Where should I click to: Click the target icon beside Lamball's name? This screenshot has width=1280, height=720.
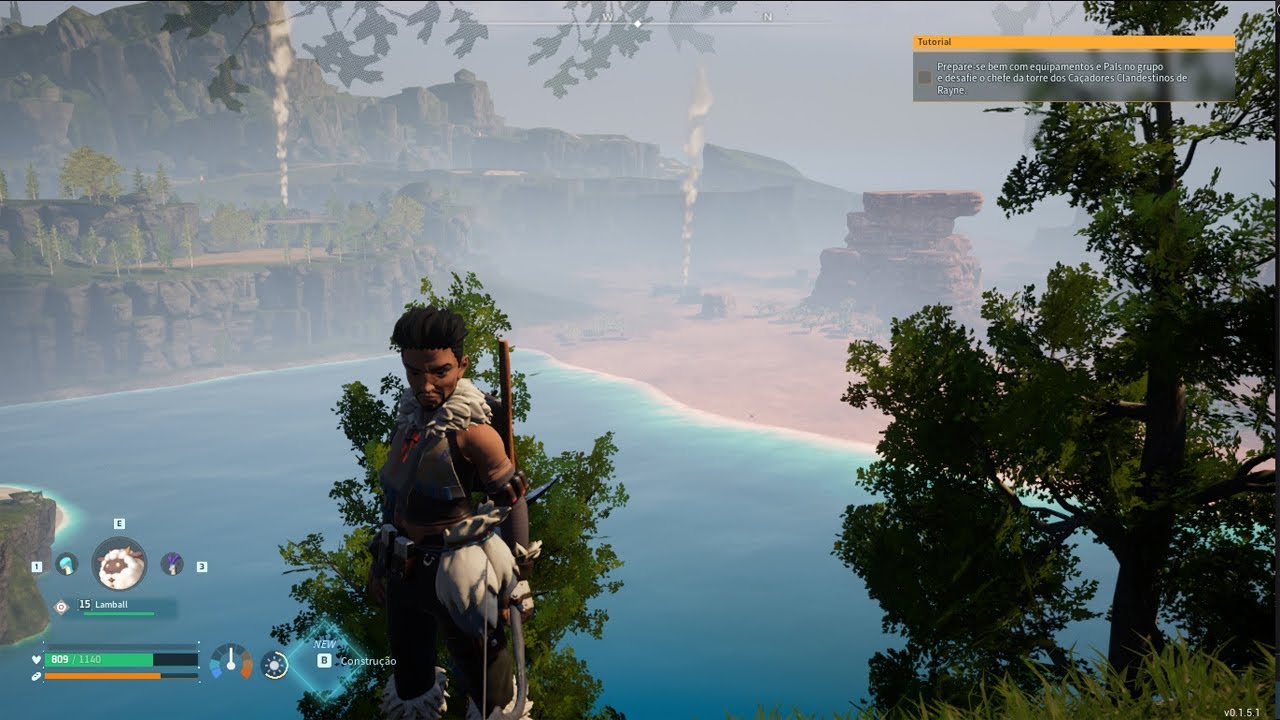61,606
